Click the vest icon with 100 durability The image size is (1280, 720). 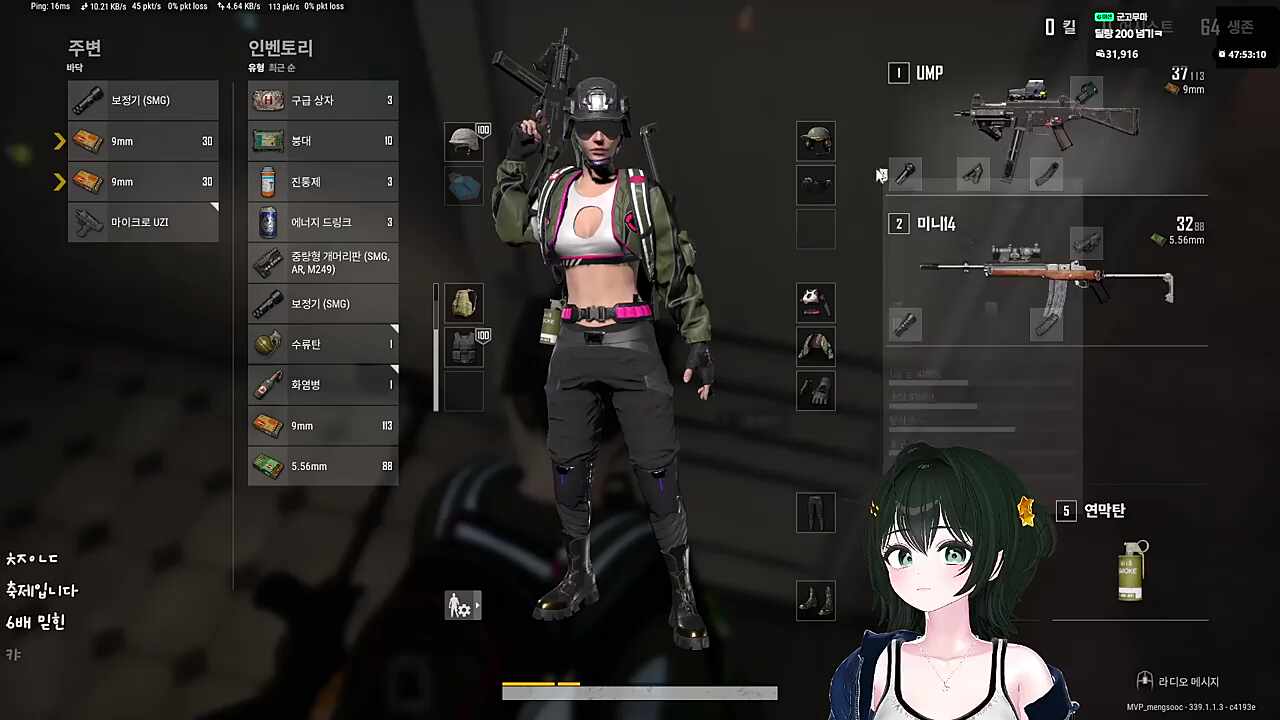click(463, 345)
